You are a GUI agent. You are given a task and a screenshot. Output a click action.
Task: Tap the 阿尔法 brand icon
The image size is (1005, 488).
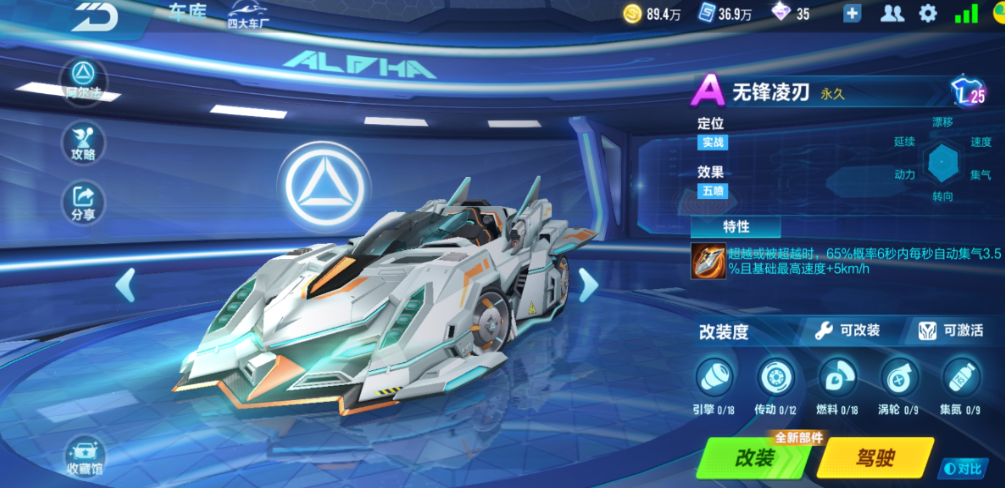pos(84,77)
